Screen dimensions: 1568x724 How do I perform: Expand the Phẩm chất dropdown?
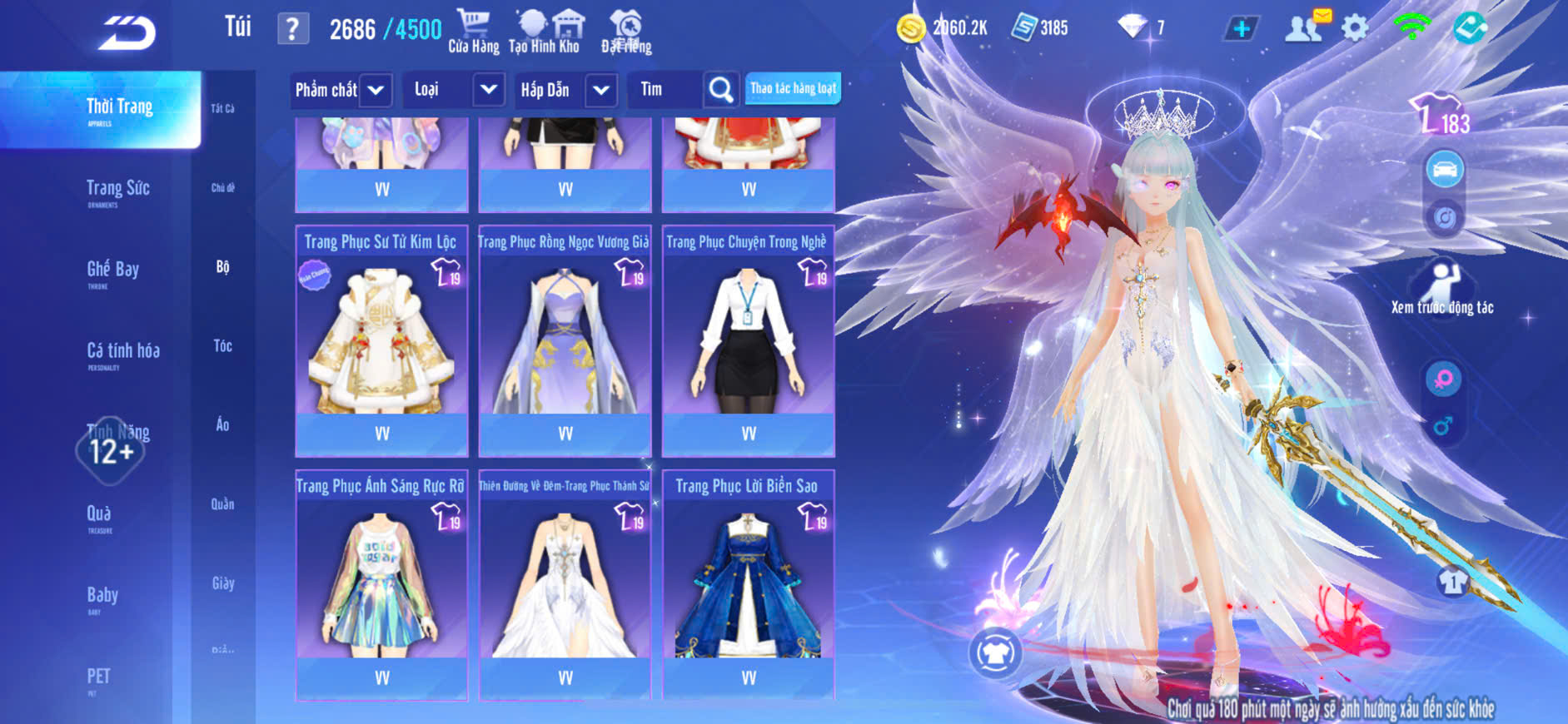(x=376, y=90)
